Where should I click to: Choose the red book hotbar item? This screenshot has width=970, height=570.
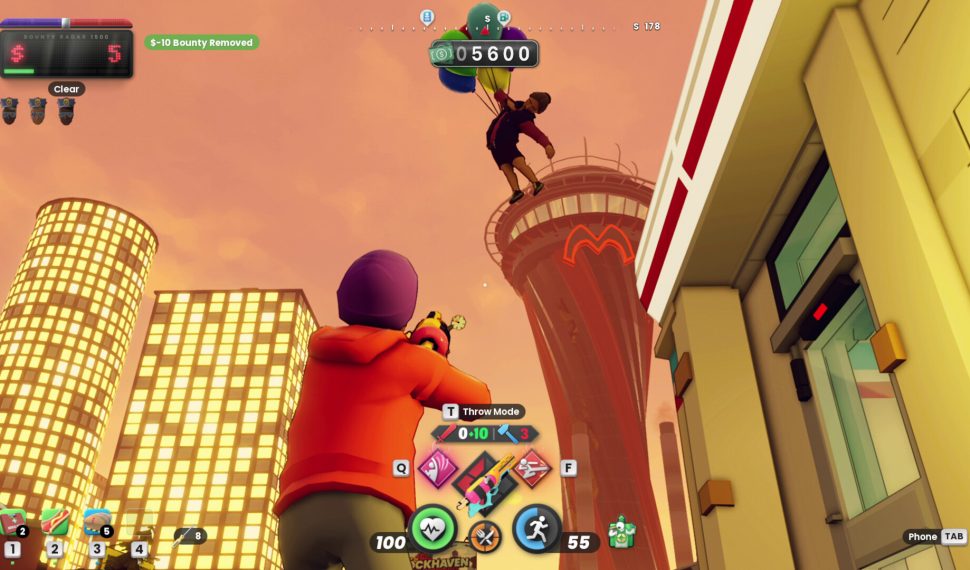click(x=13, y=523)
